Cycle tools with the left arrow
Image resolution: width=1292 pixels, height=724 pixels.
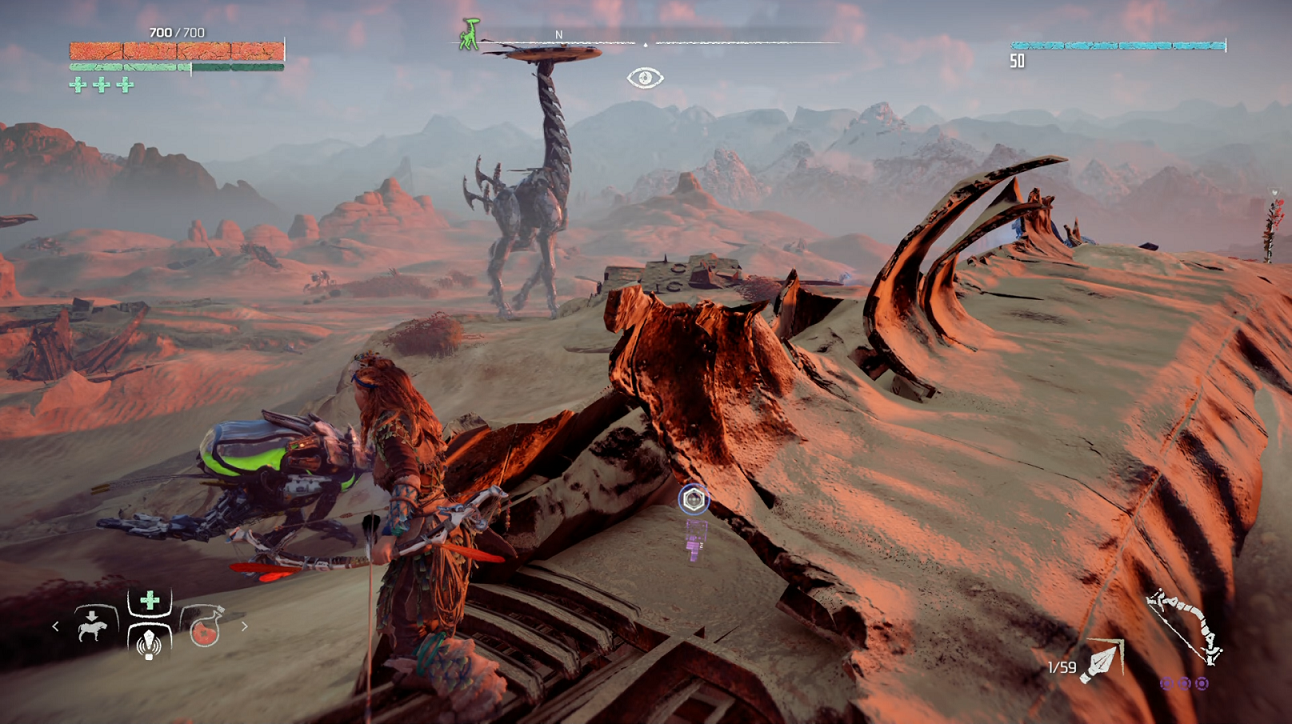(56, 627)
